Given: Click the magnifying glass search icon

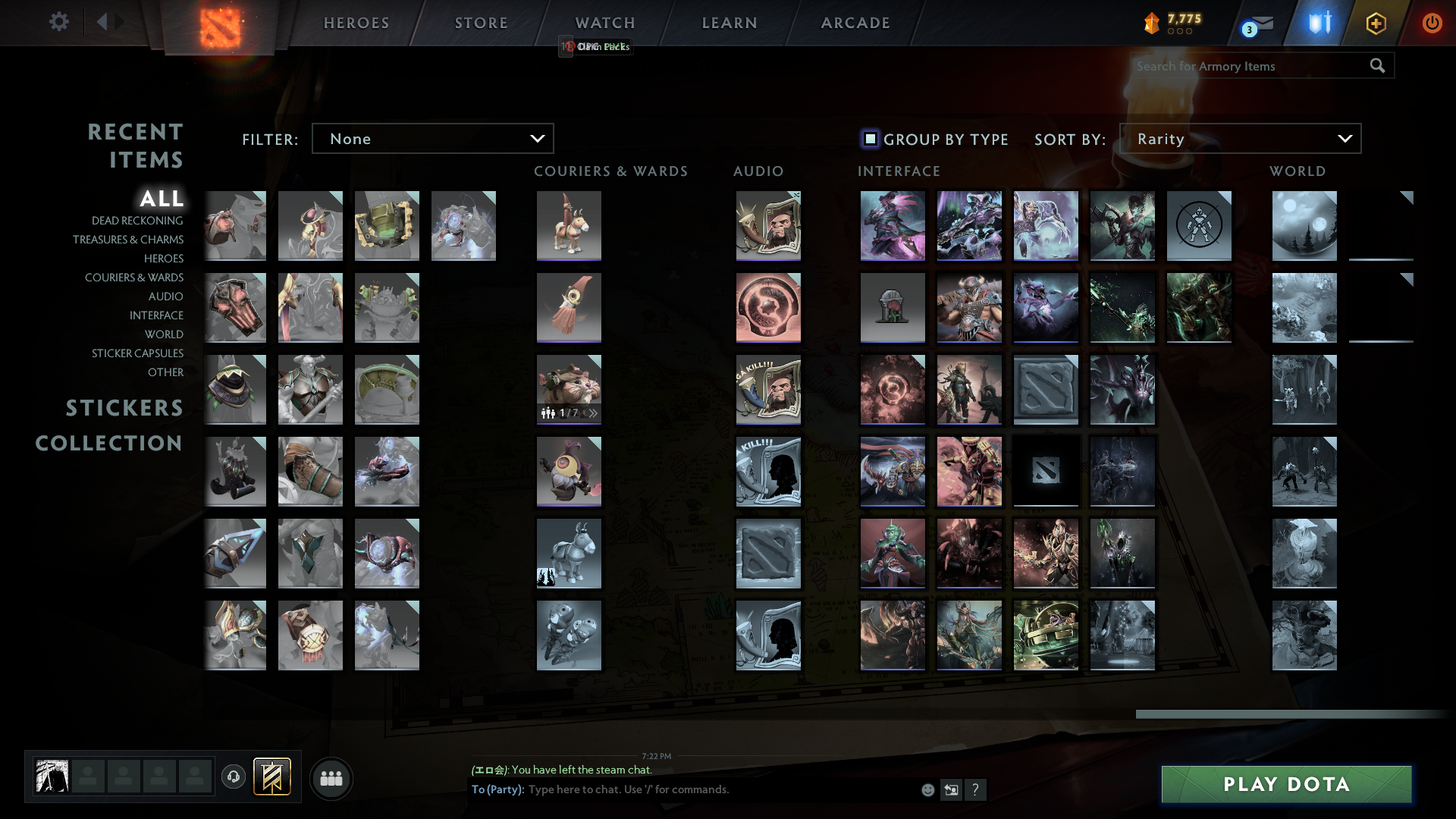Looking at the screenshot, I should [x=1377, y=66].
